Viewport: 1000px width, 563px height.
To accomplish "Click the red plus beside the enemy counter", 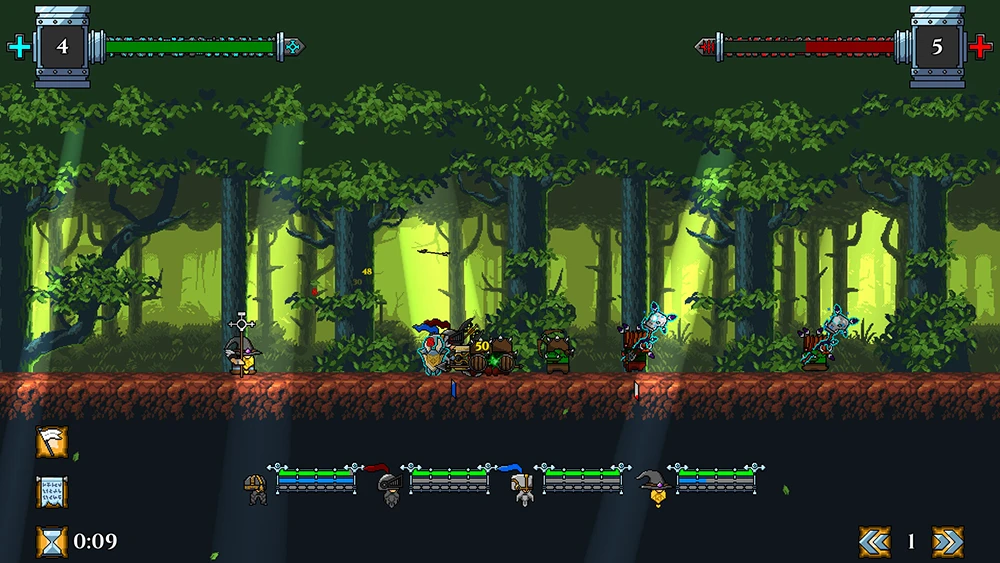I will (x=981, y=46).
